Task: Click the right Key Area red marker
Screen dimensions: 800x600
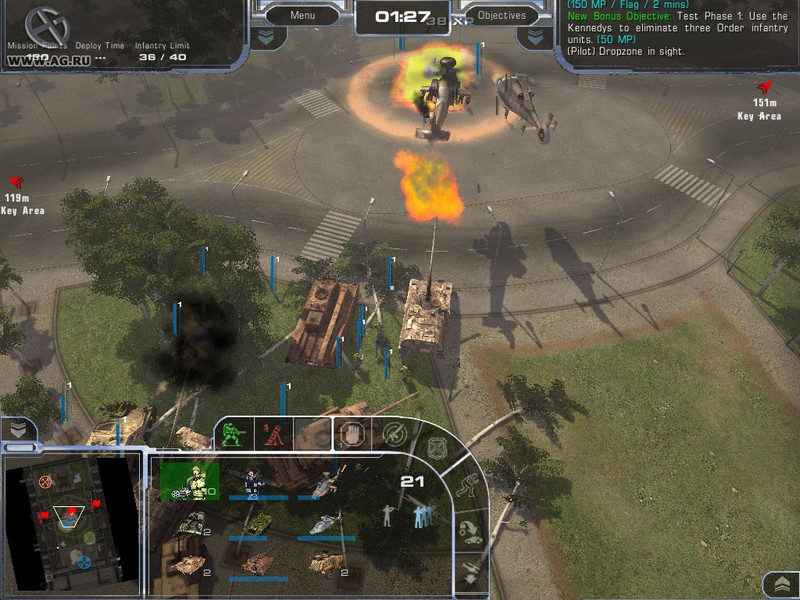Action: click(767, 88)
